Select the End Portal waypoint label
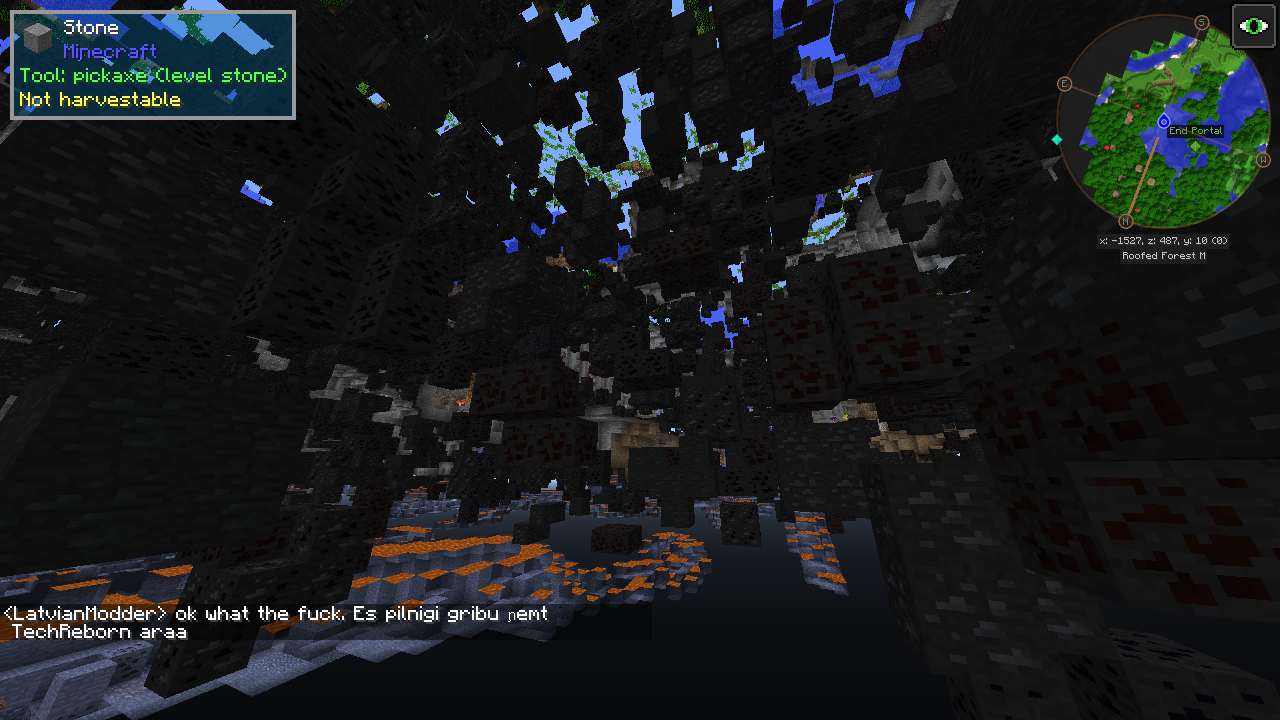This screenshot has height=720, width=1280. [x=1195, y=131]
